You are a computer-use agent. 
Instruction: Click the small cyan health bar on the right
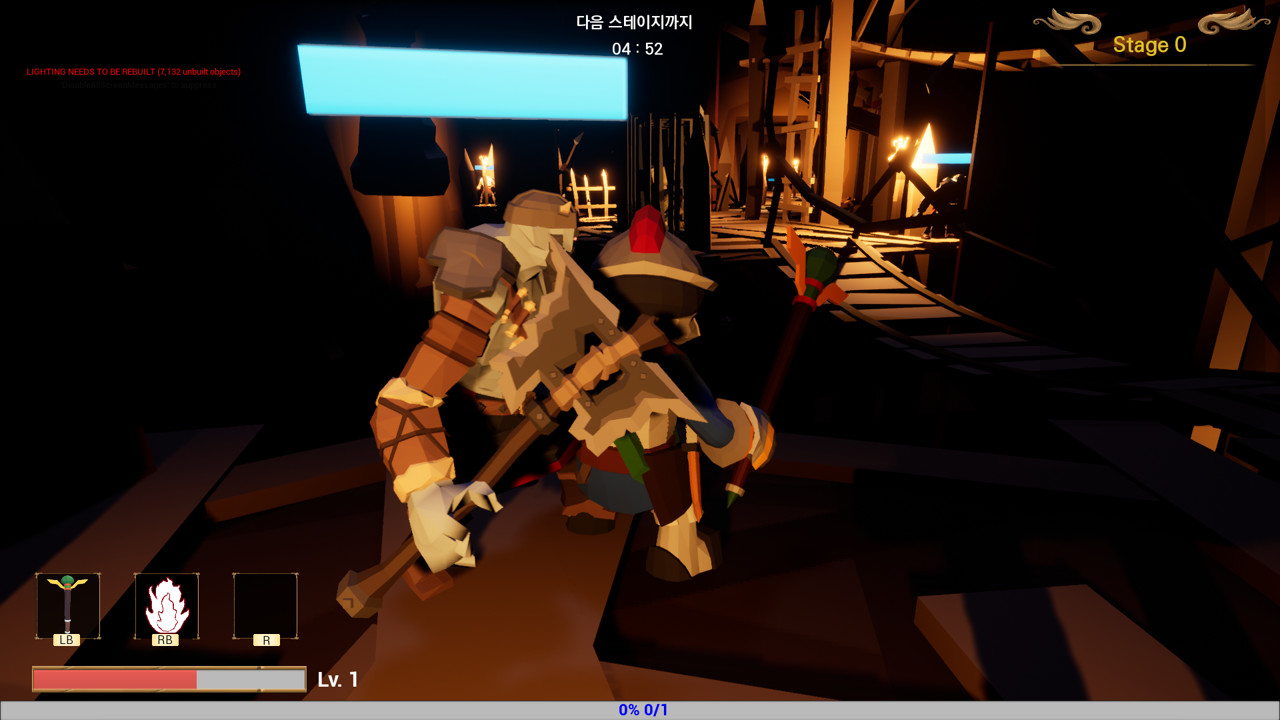click(x=944, y=158)
